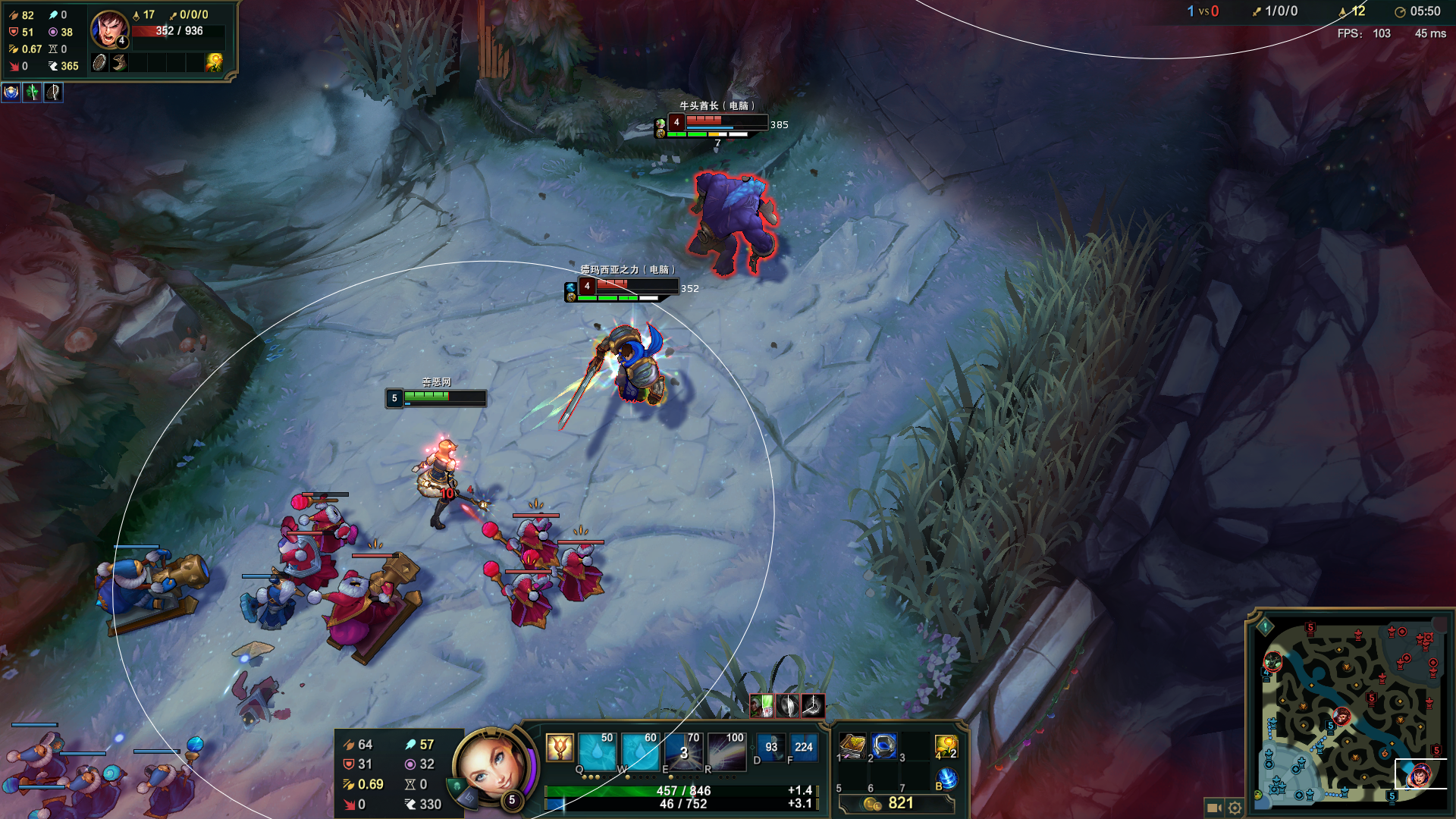The width and height of the screenshot is (1456, 819).
Task: Select the blue ring item in slot 2
Action: click(x=884, y=746)
